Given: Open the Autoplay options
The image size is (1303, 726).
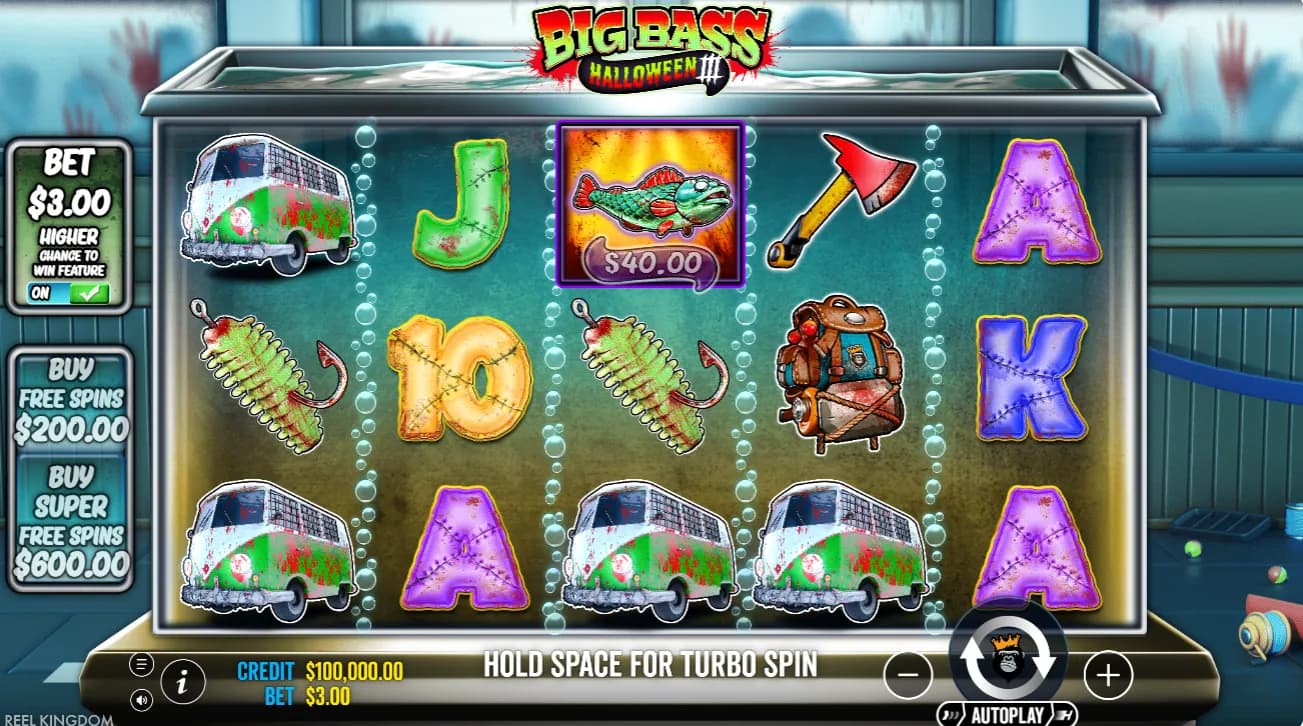Looking at the screenshot, I should (1007, 715).
